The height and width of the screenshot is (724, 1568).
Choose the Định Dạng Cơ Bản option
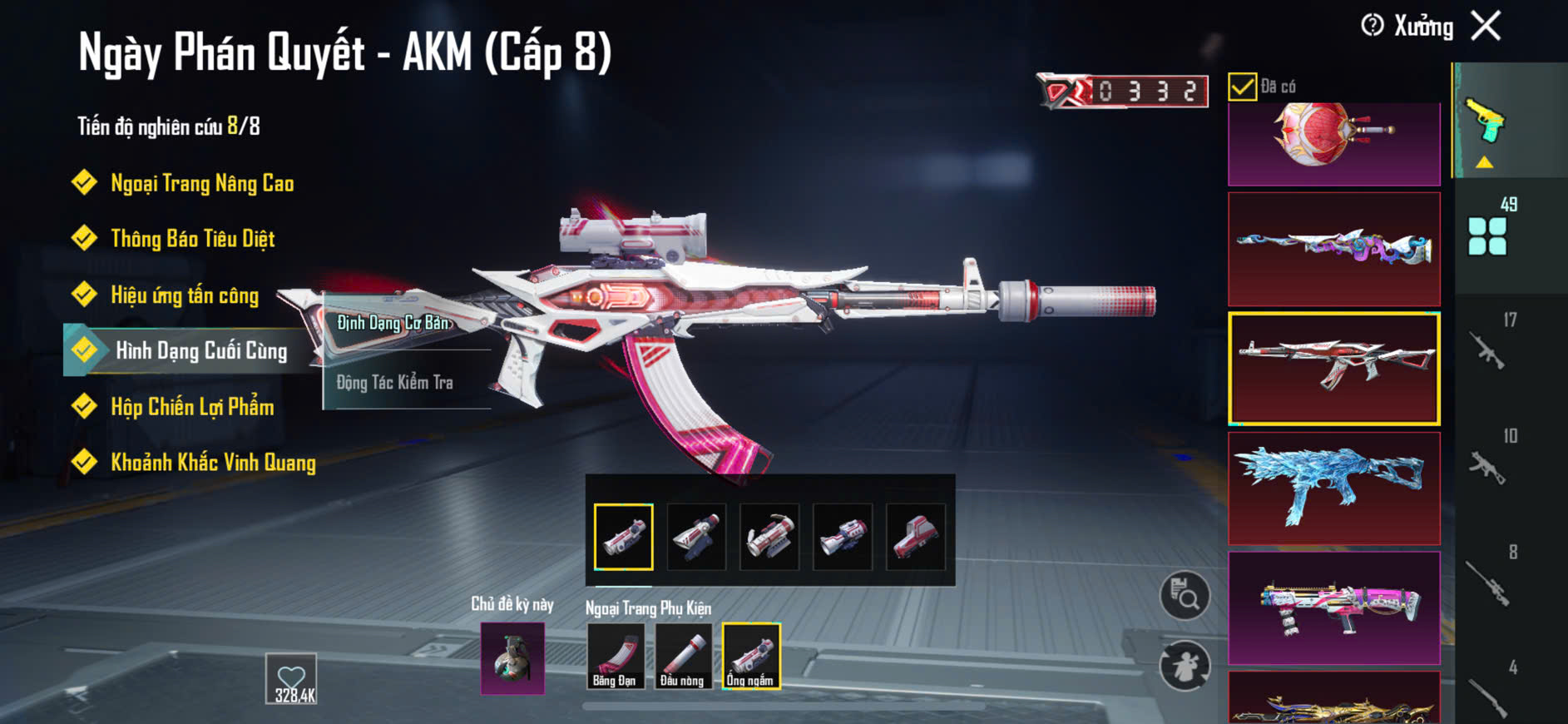[x=393, y=323]
